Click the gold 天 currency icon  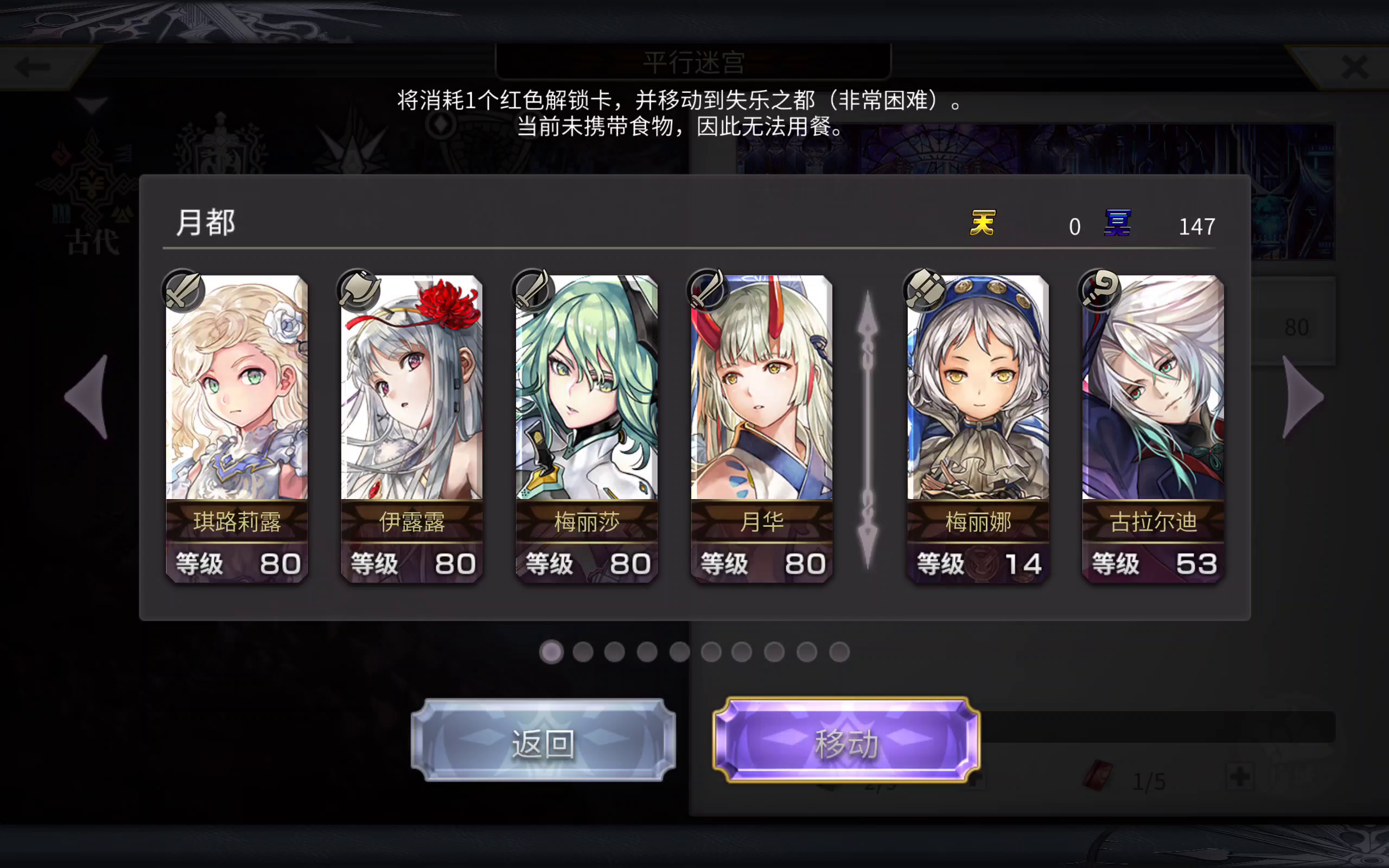(x=983, y=224)
